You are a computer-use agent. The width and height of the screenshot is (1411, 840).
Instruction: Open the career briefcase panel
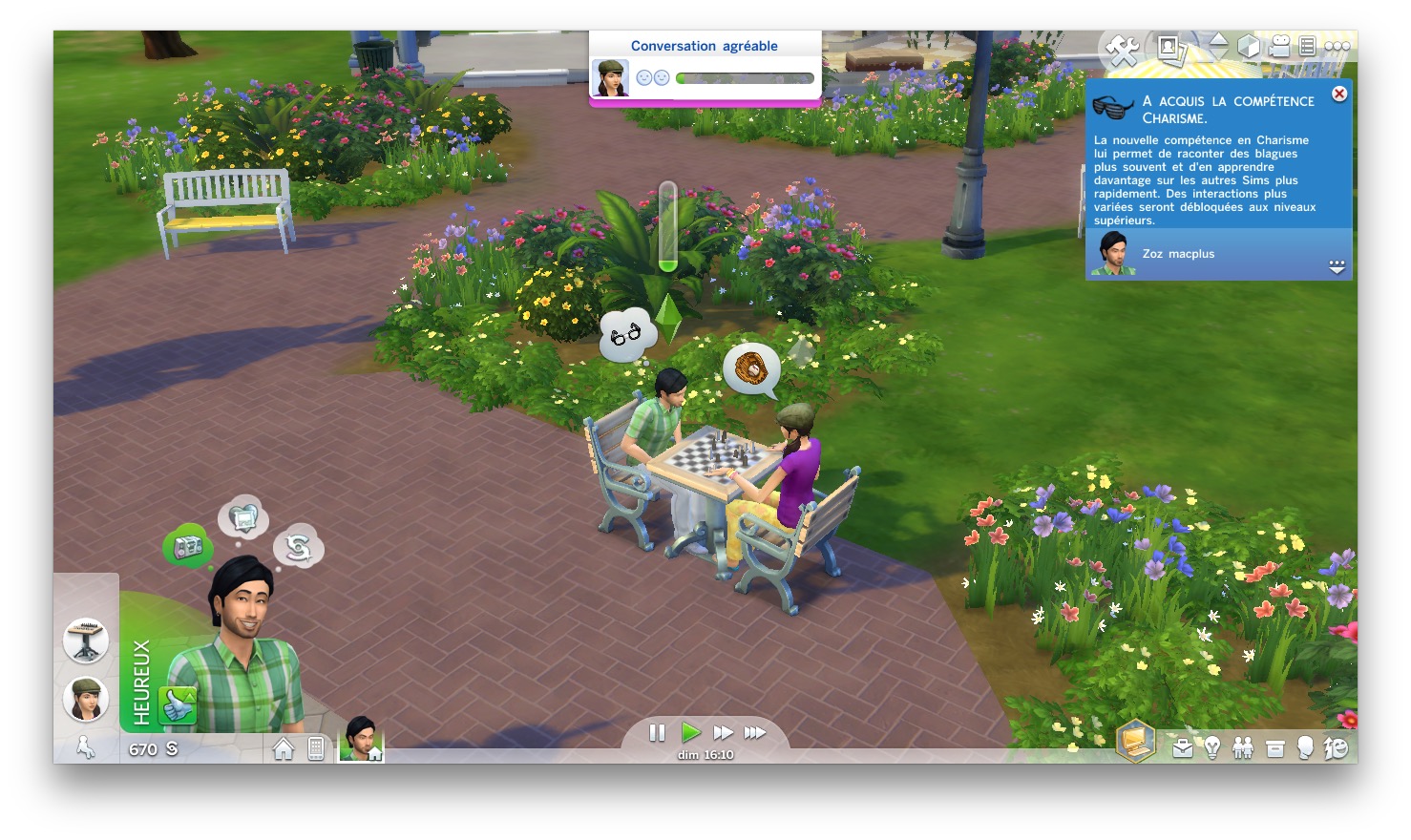pos(1183,748)
